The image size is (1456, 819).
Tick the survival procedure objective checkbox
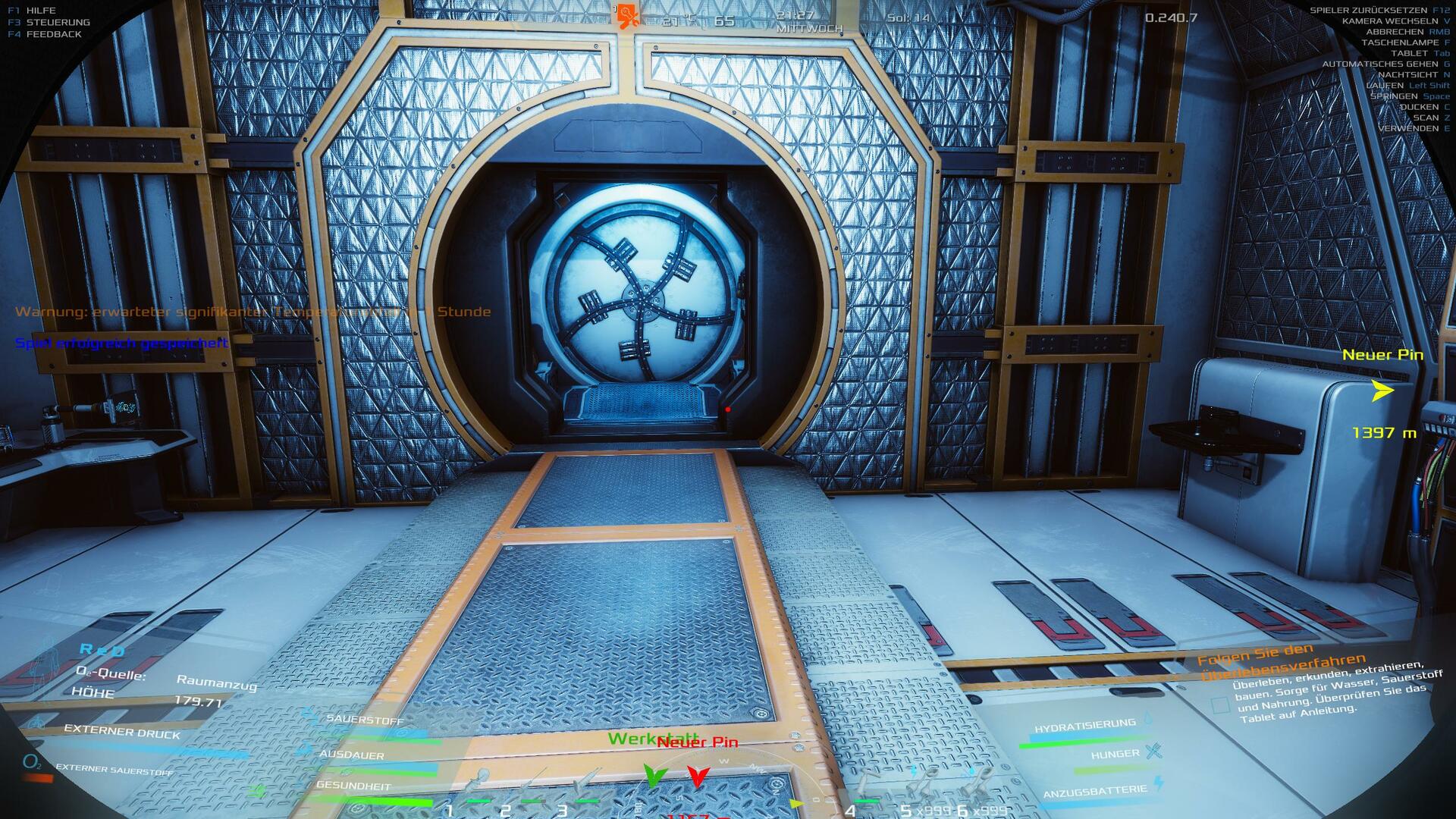click(1220, 705)
